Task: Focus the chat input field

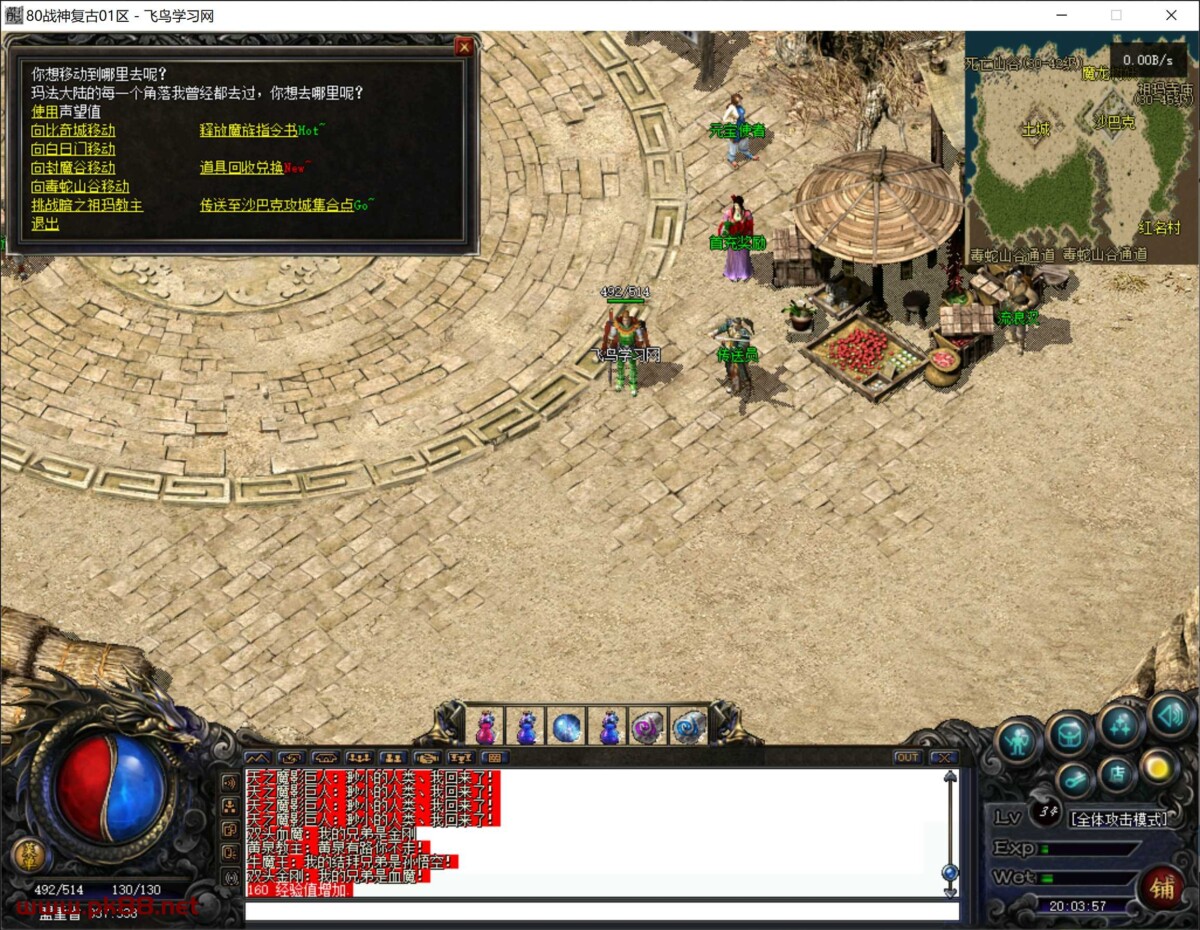Action: tap(600, 911)
